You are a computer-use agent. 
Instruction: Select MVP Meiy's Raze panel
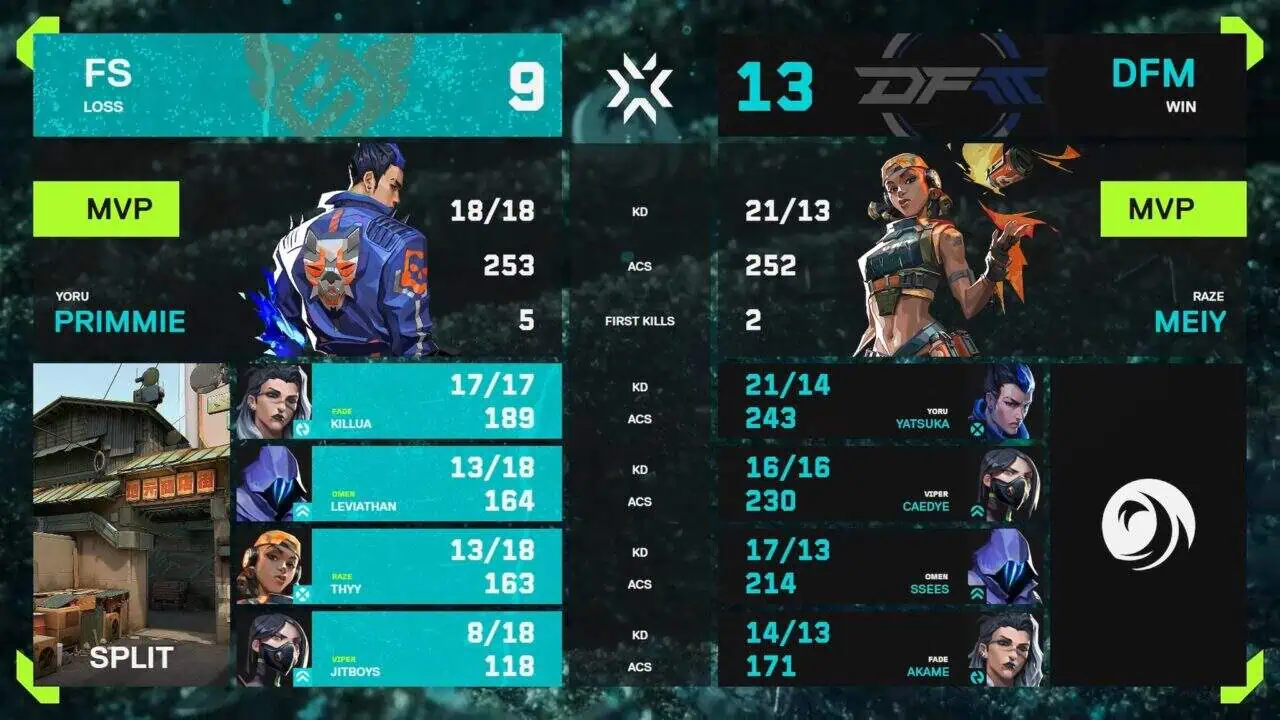point(981,250)
